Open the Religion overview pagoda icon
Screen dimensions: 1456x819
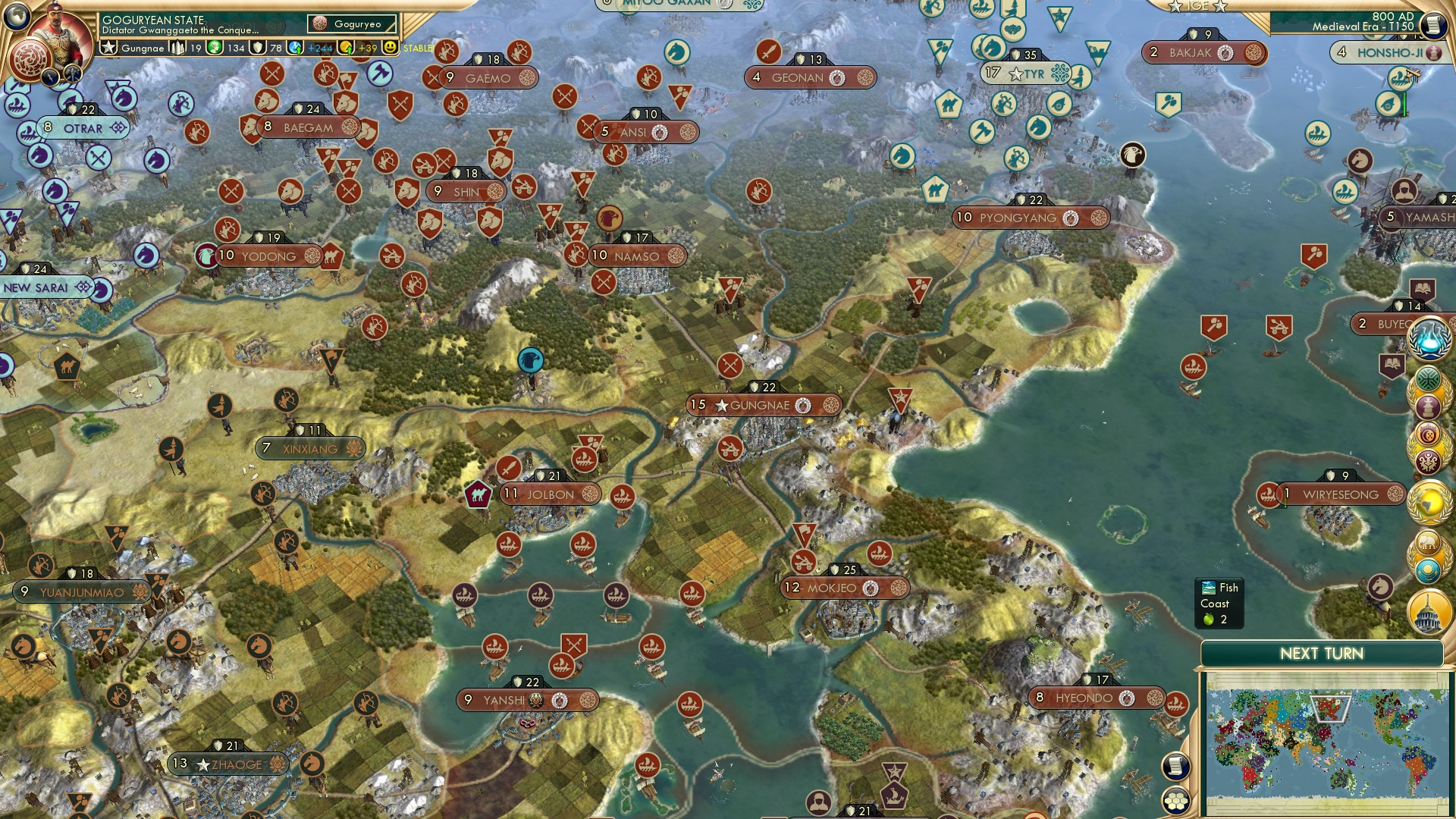(1427, 406)
